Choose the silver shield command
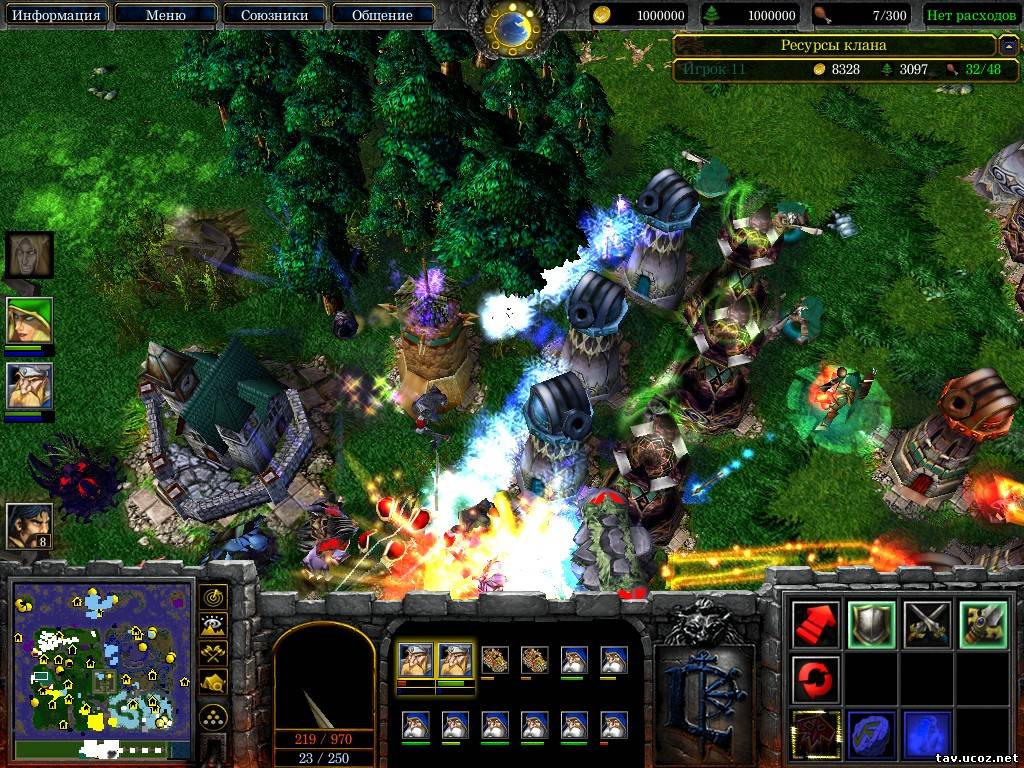 [x=870, y=624]
